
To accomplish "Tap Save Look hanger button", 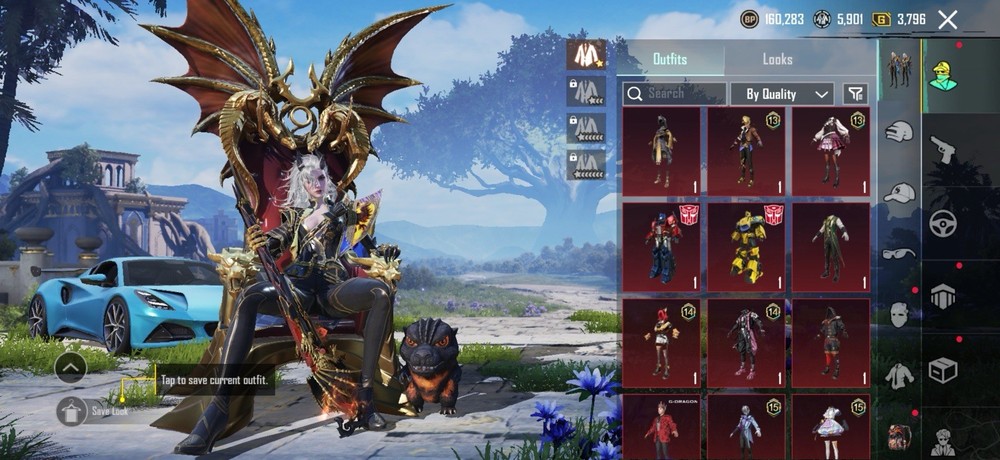I will 71,410.
